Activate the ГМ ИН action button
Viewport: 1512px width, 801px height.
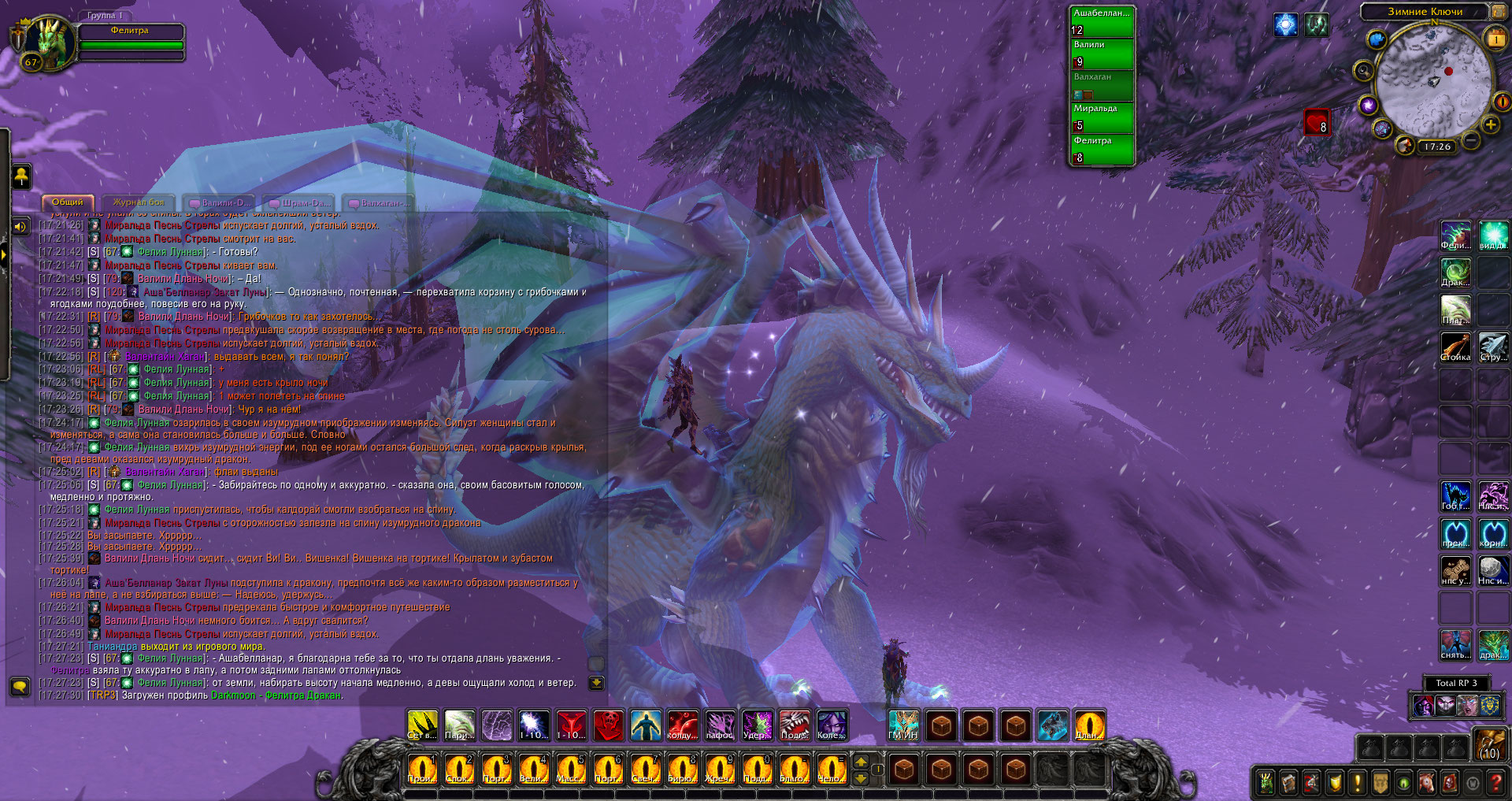[x=903, y=726]
